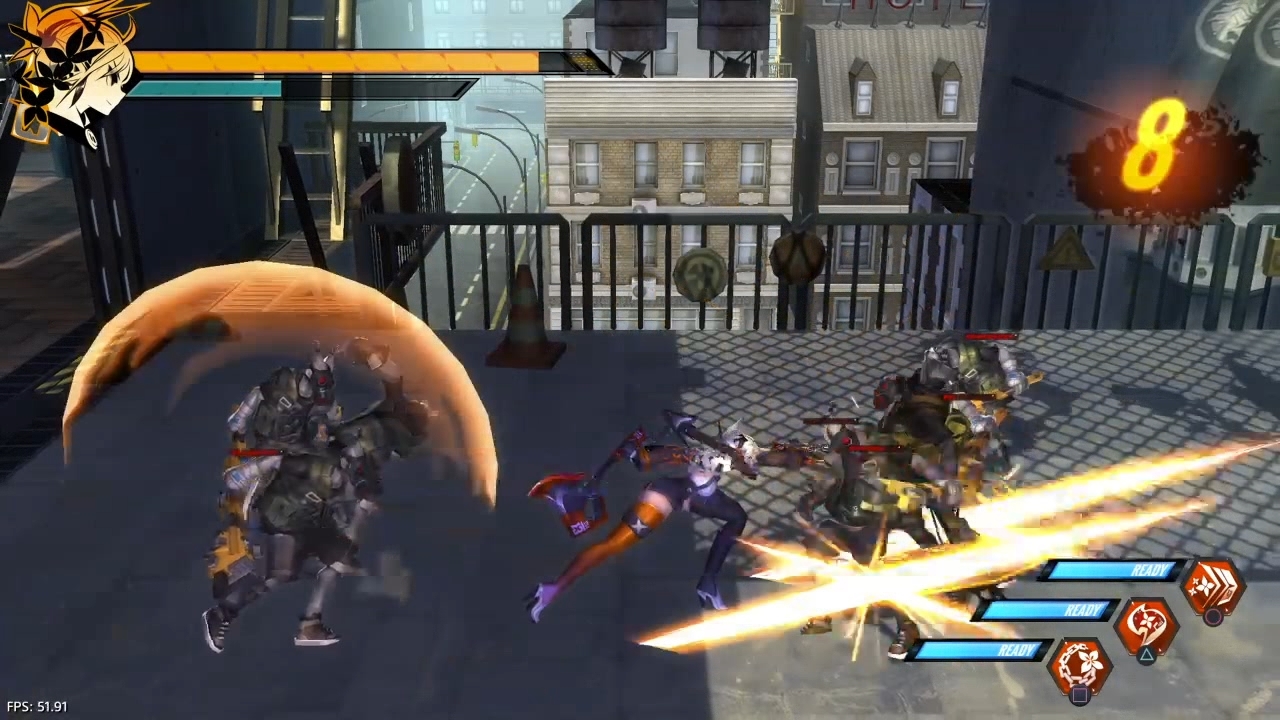This screenshot has width=1280, height=720.
Task: Trigger the triple chevron dash skill
Action: [1211, 586]
